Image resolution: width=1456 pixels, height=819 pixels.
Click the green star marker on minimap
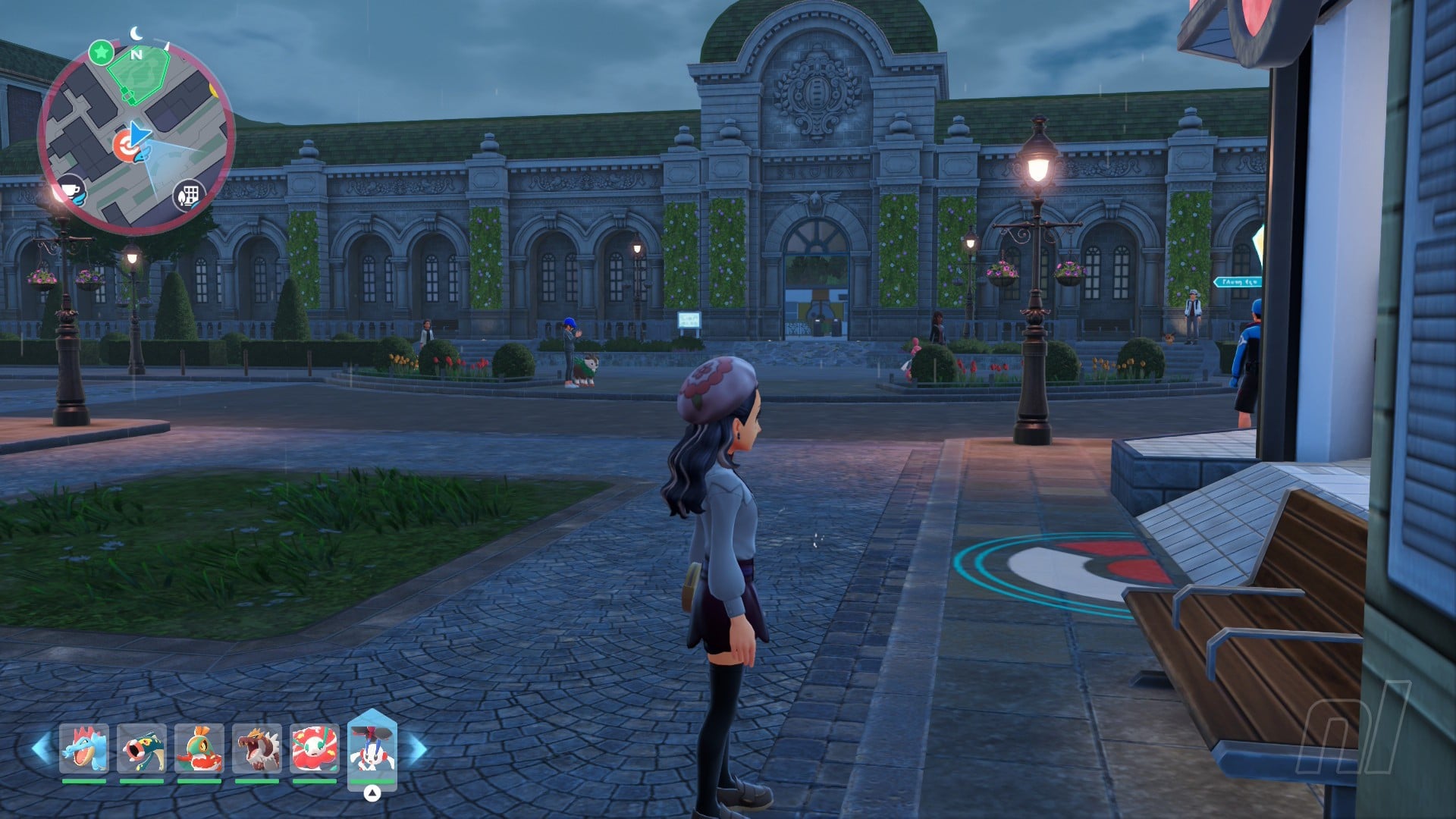pyautogui.click(x=101, y=53)
